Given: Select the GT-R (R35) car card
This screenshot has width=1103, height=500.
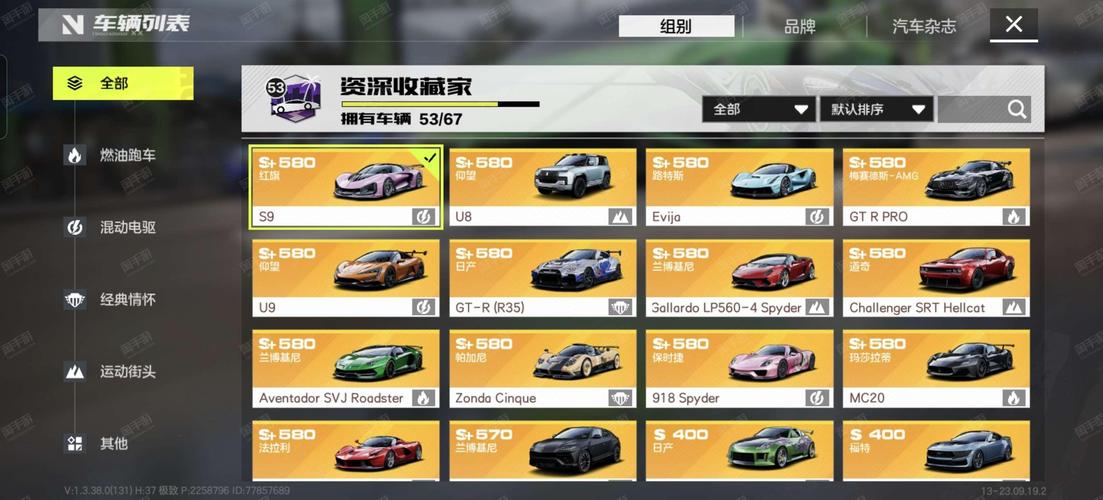Looking at the screenshot, I should (542, 279).
